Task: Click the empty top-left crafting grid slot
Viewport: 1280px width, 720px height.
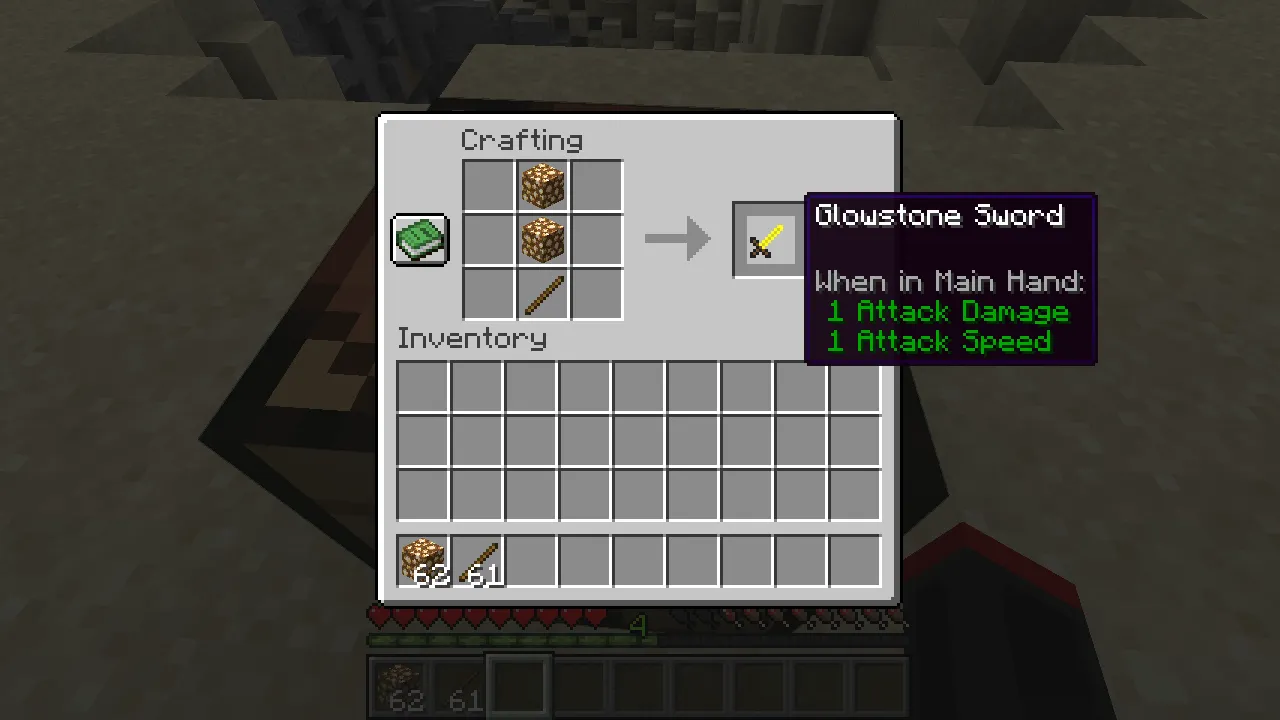Action: 488,185
